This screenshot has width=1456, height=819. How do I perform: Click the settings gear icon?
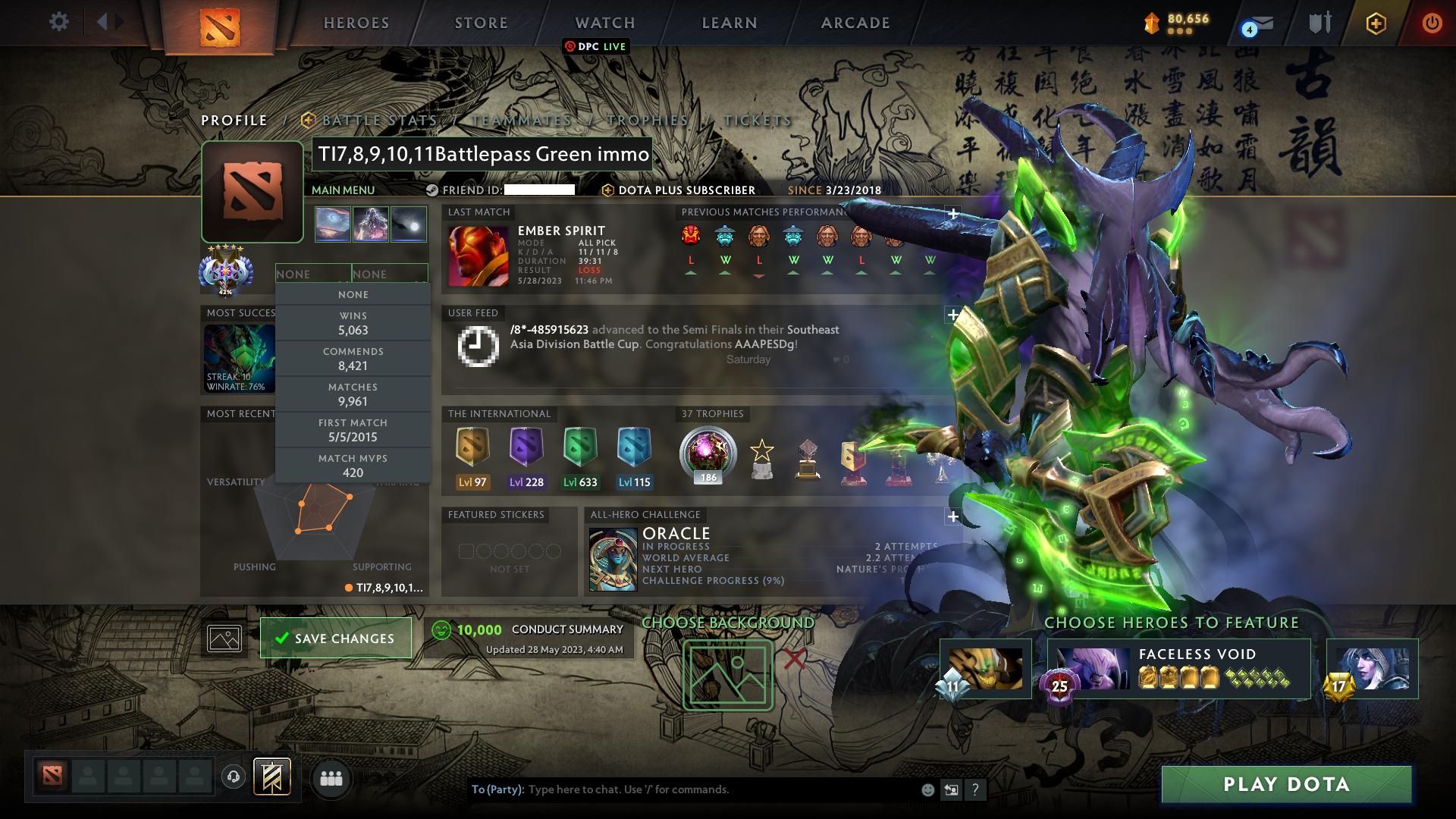(59, 22)
